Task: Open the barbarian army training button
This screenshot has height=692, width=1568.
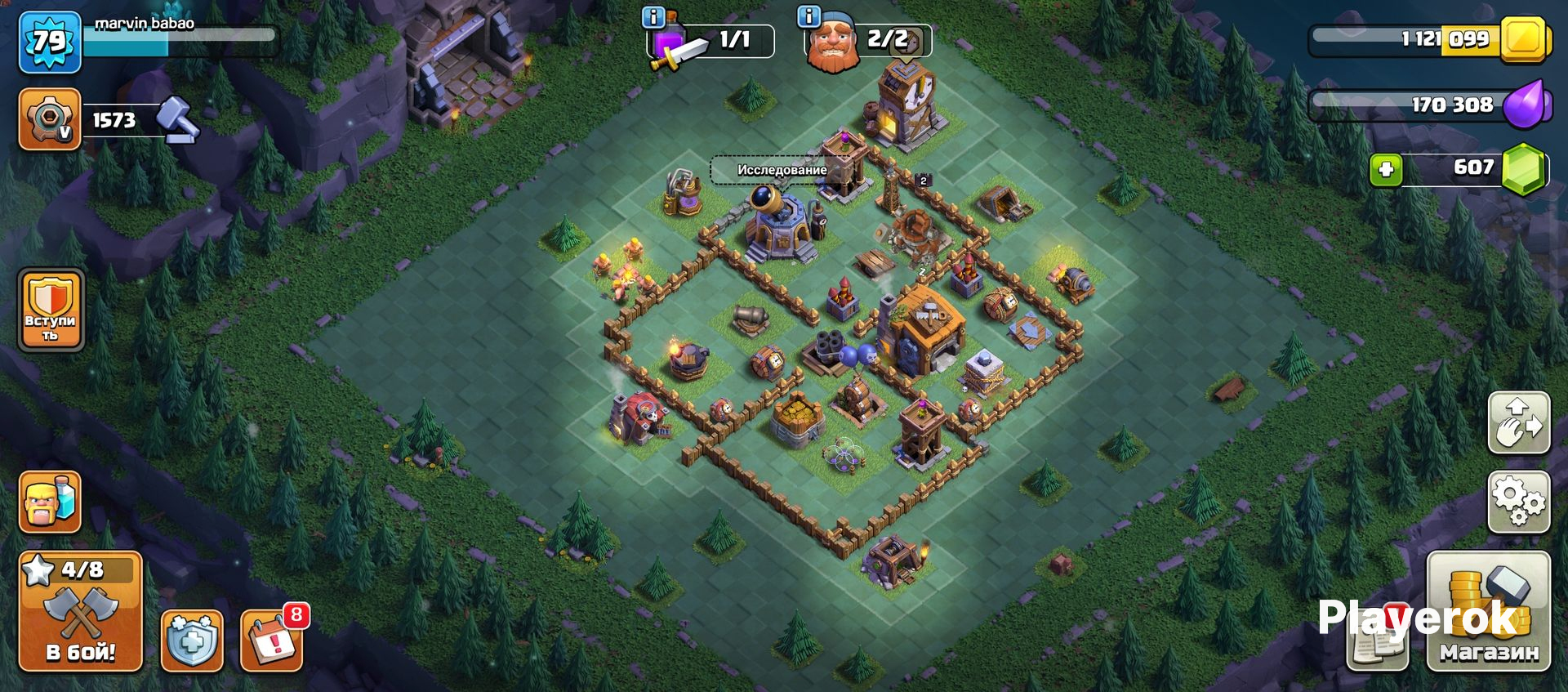Action: tap(50, 501)
